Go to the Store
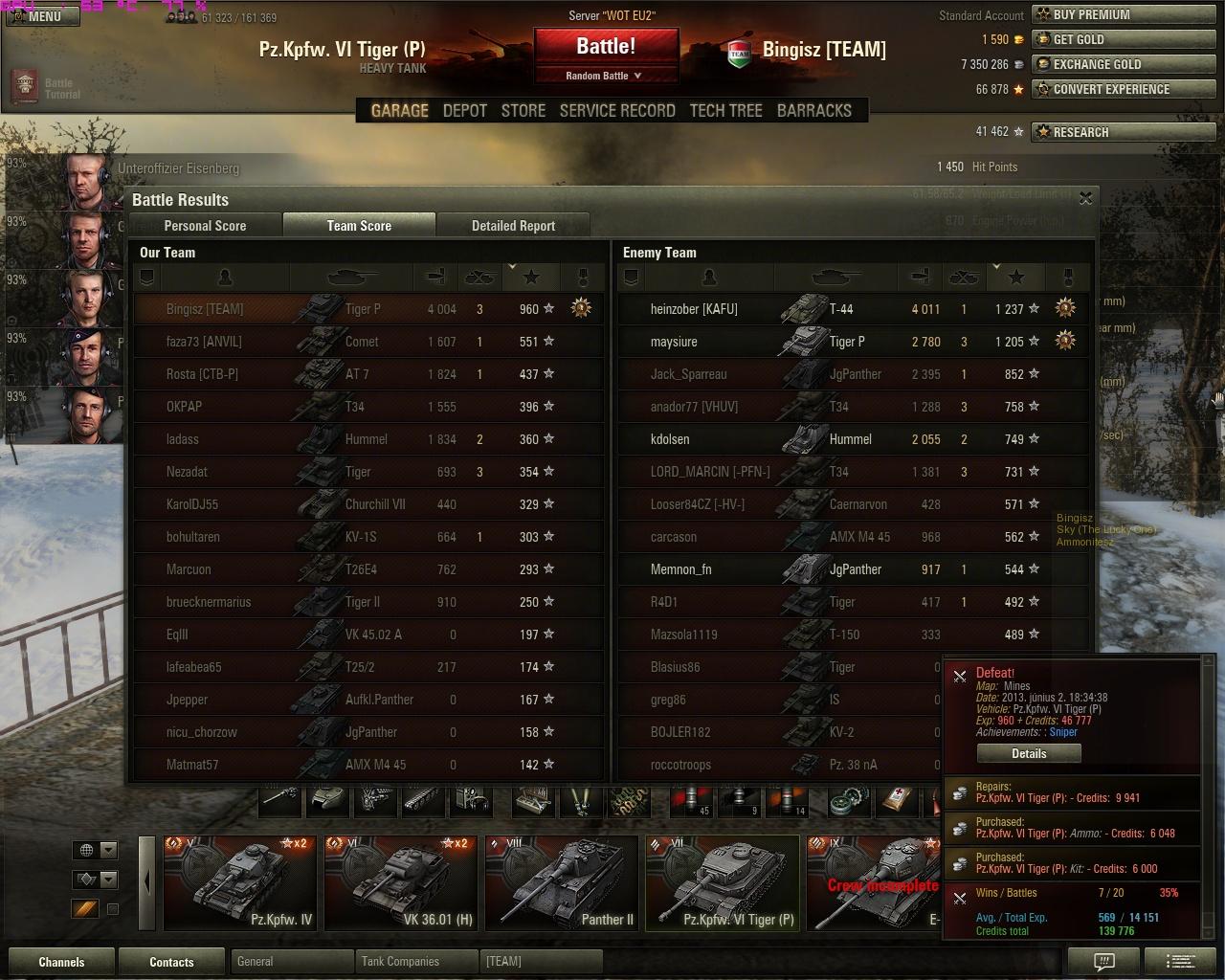The width and height of the screenshot is (1225, 980). [x=523, y=111]
